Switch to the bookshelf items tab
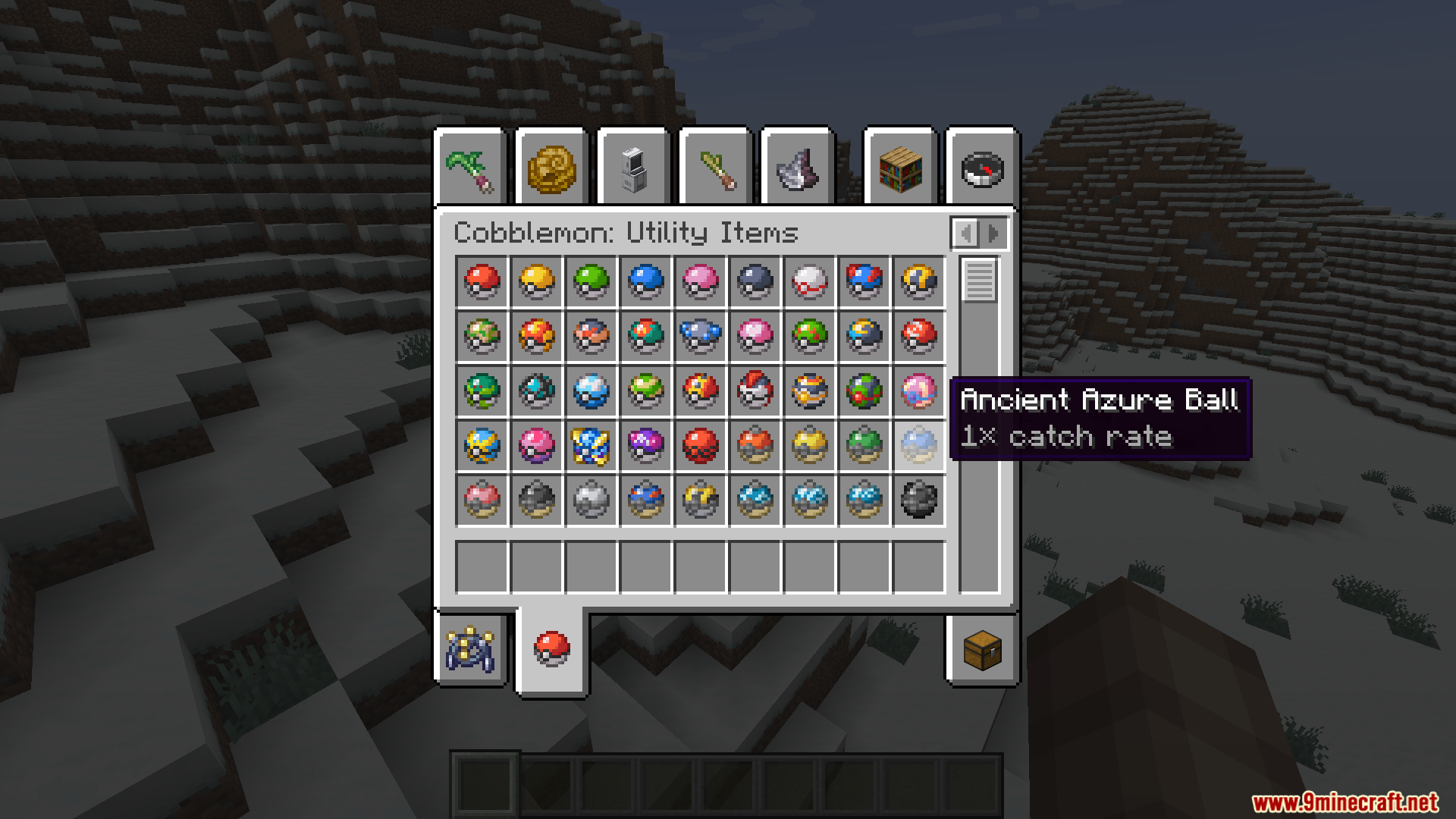This screenshot has height=819, width=1456. [902, 168]
